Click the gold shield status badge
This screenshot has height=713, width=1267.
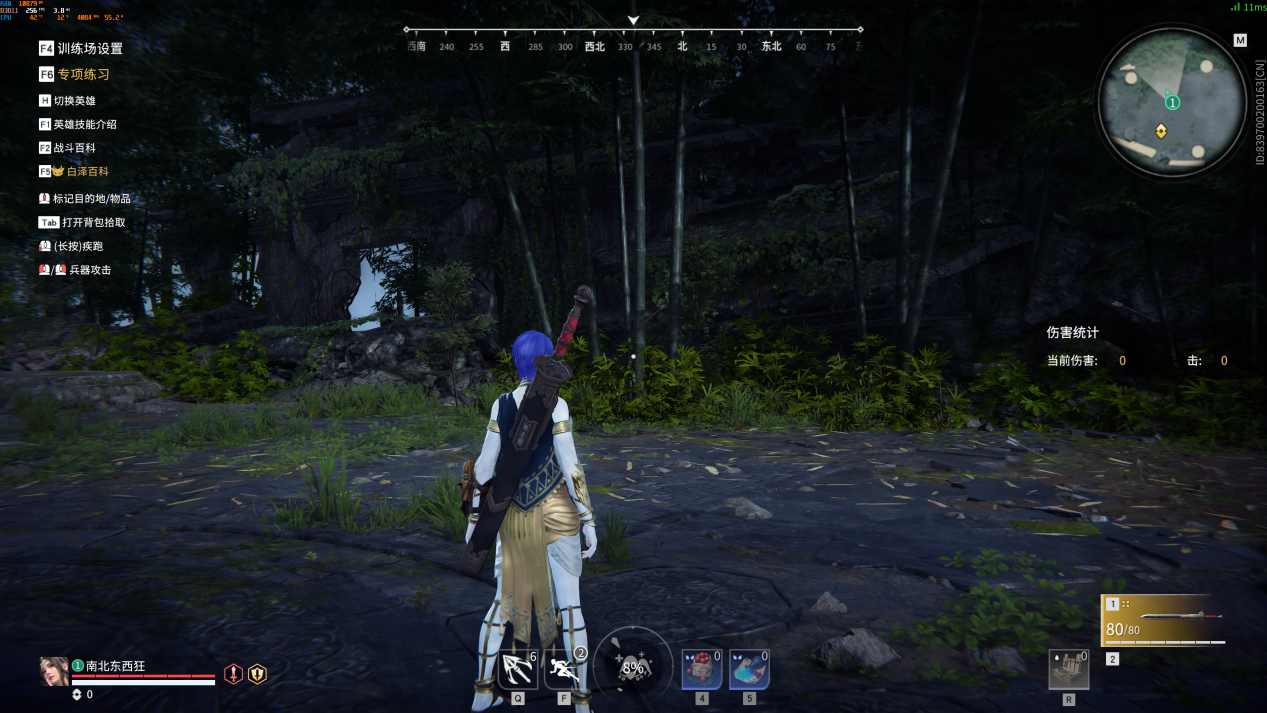click(257, 674)
